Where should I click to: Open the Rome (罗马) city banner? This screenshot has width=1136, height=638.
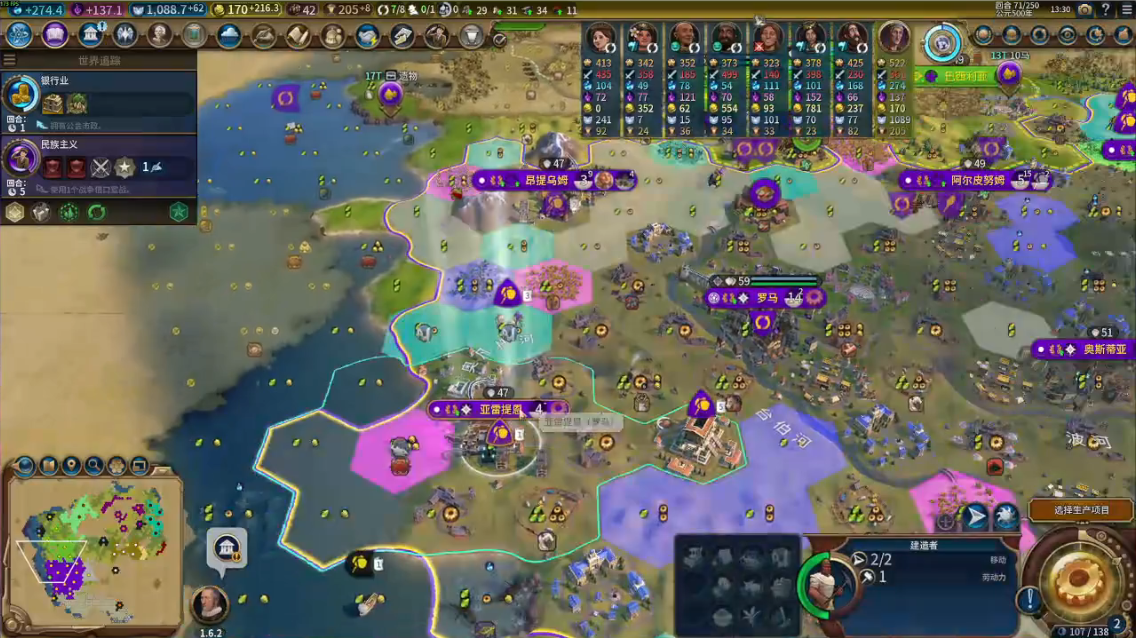pyautogui.click(x=766, y=298)
